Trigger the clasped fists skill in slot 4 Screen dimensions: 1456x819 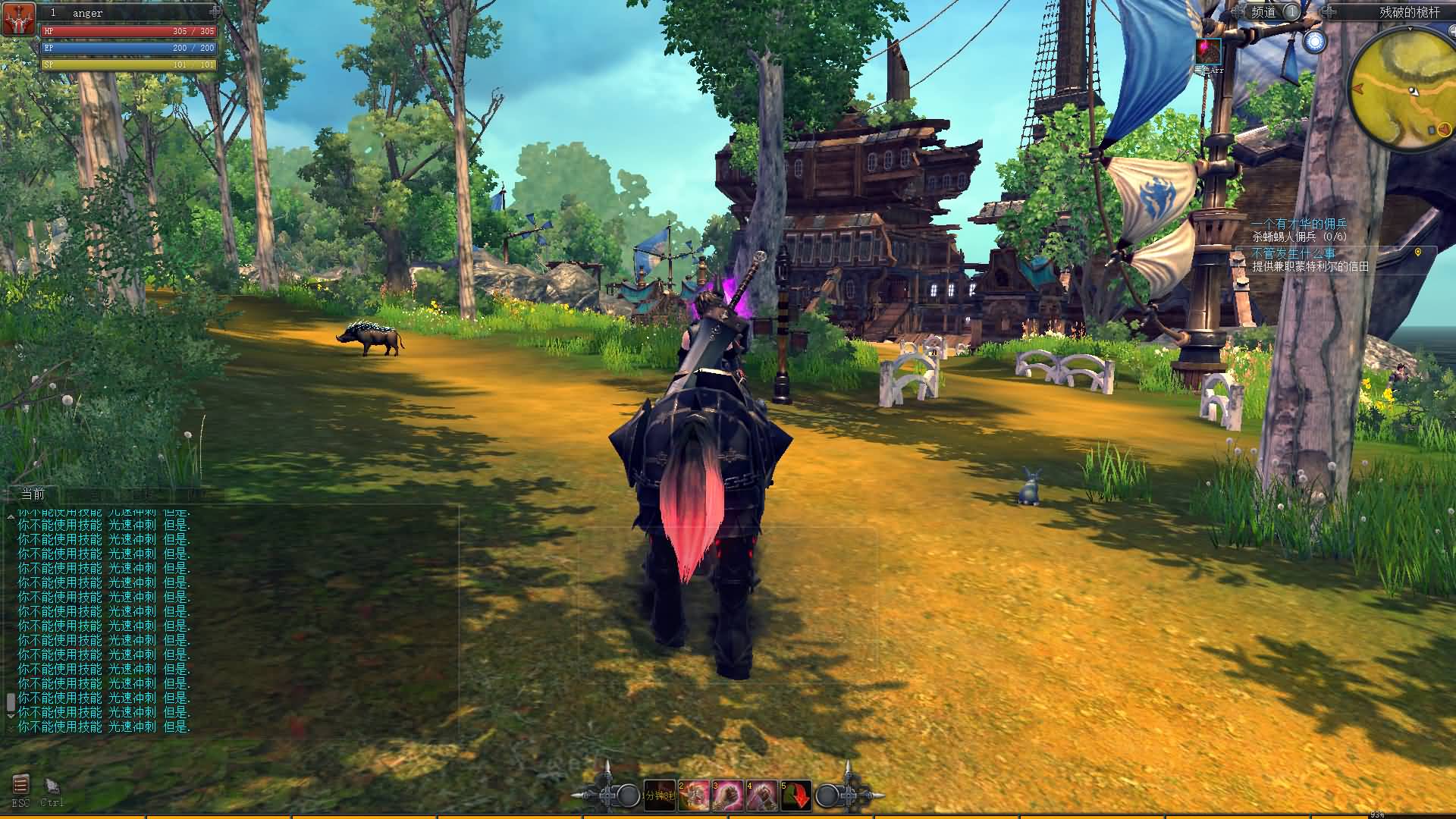click(762, 795)
